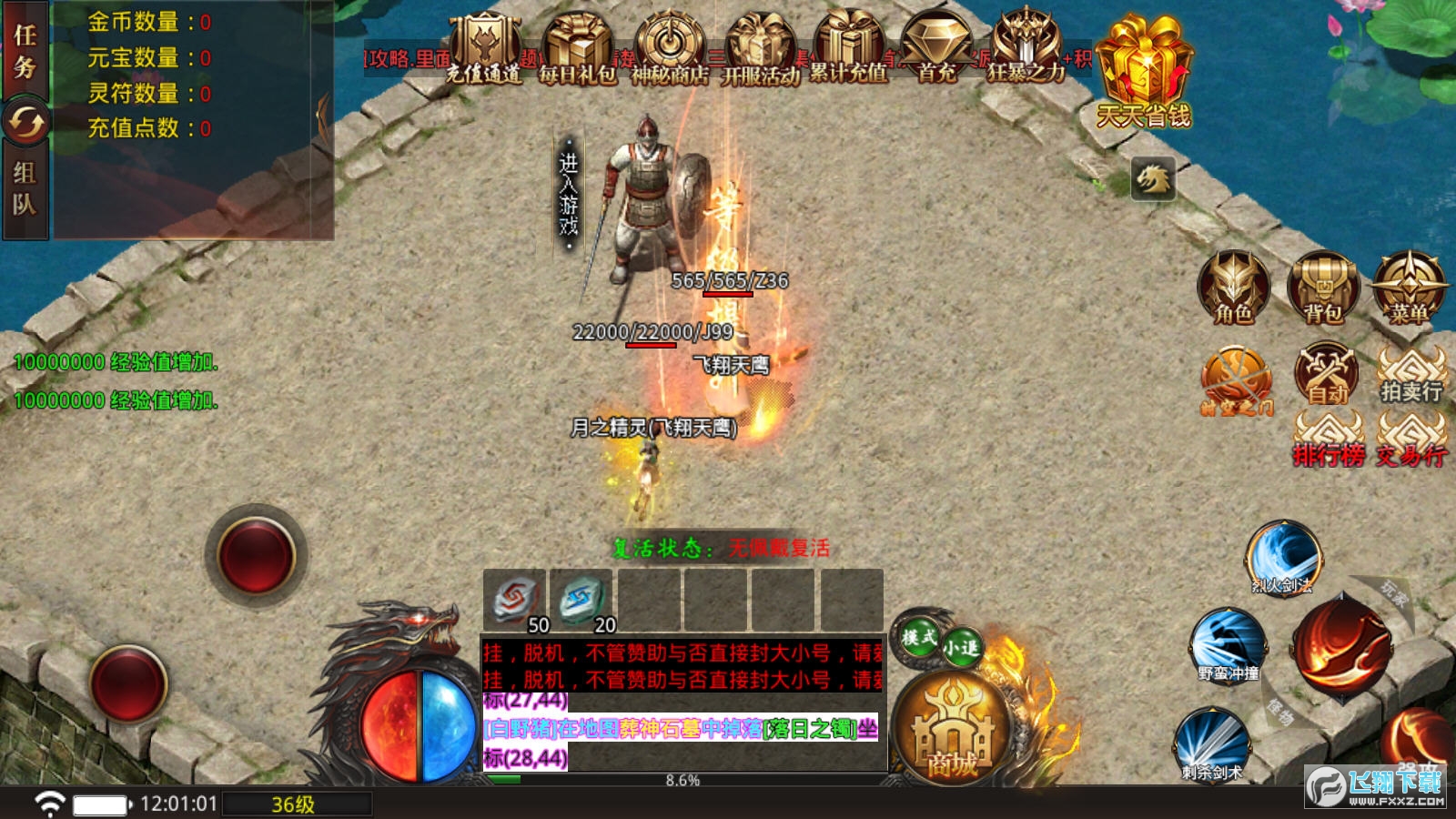
Task: Open the 背包 backpack inventory
Action: coord(1324,288)
